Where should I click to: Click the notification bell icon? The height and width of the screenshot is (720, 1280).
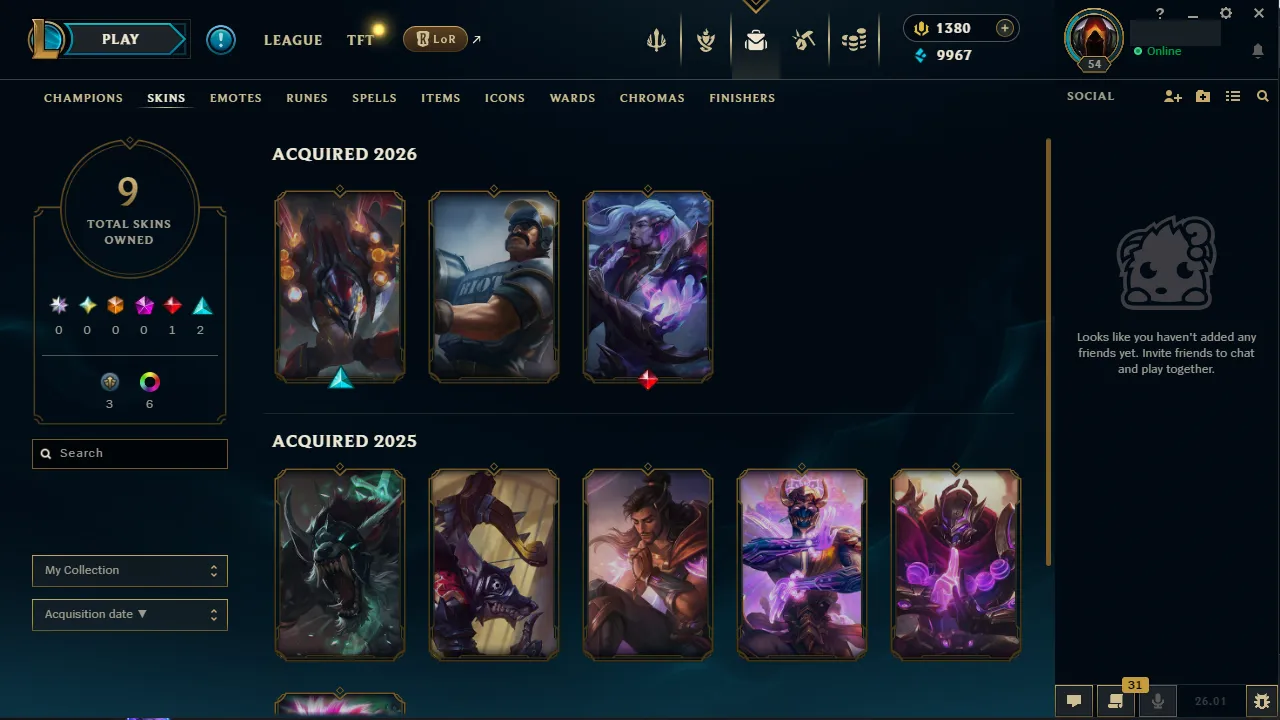tap(1258, 50)
